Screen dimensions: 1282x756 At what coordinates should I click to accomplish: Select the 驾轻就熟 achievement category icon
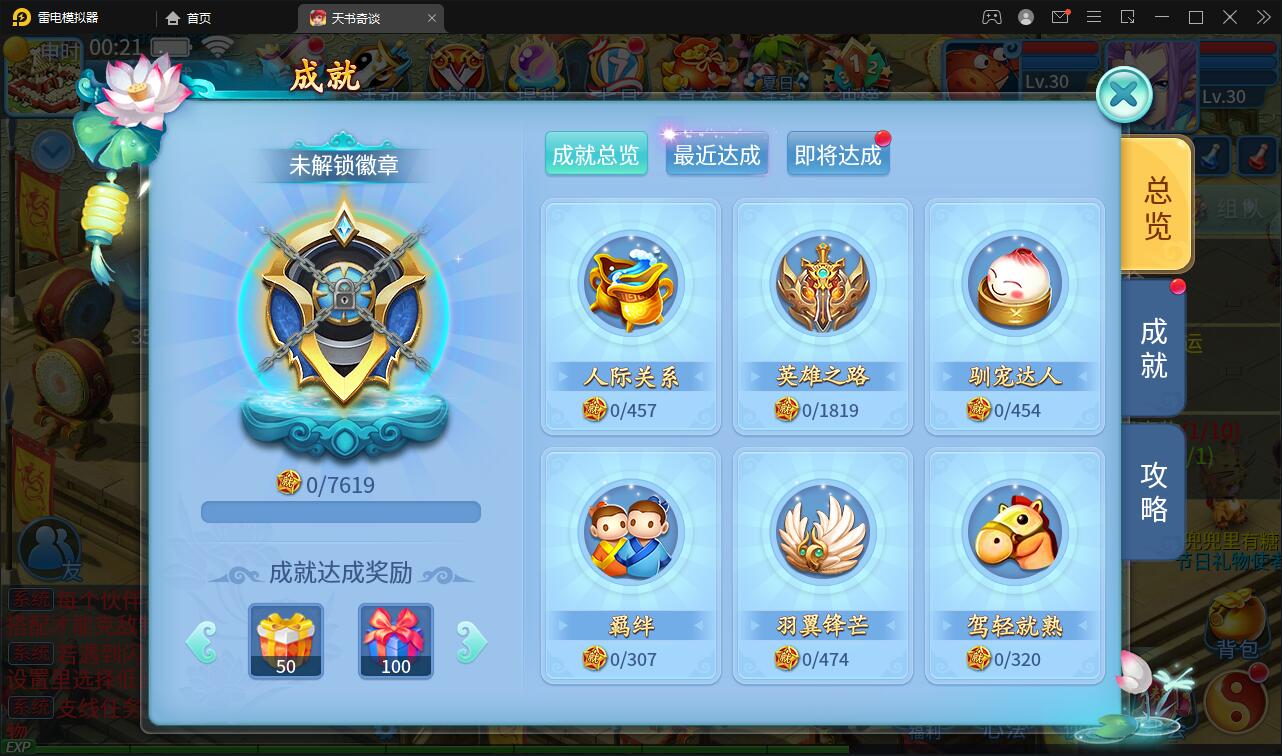tap(1014, 533)
